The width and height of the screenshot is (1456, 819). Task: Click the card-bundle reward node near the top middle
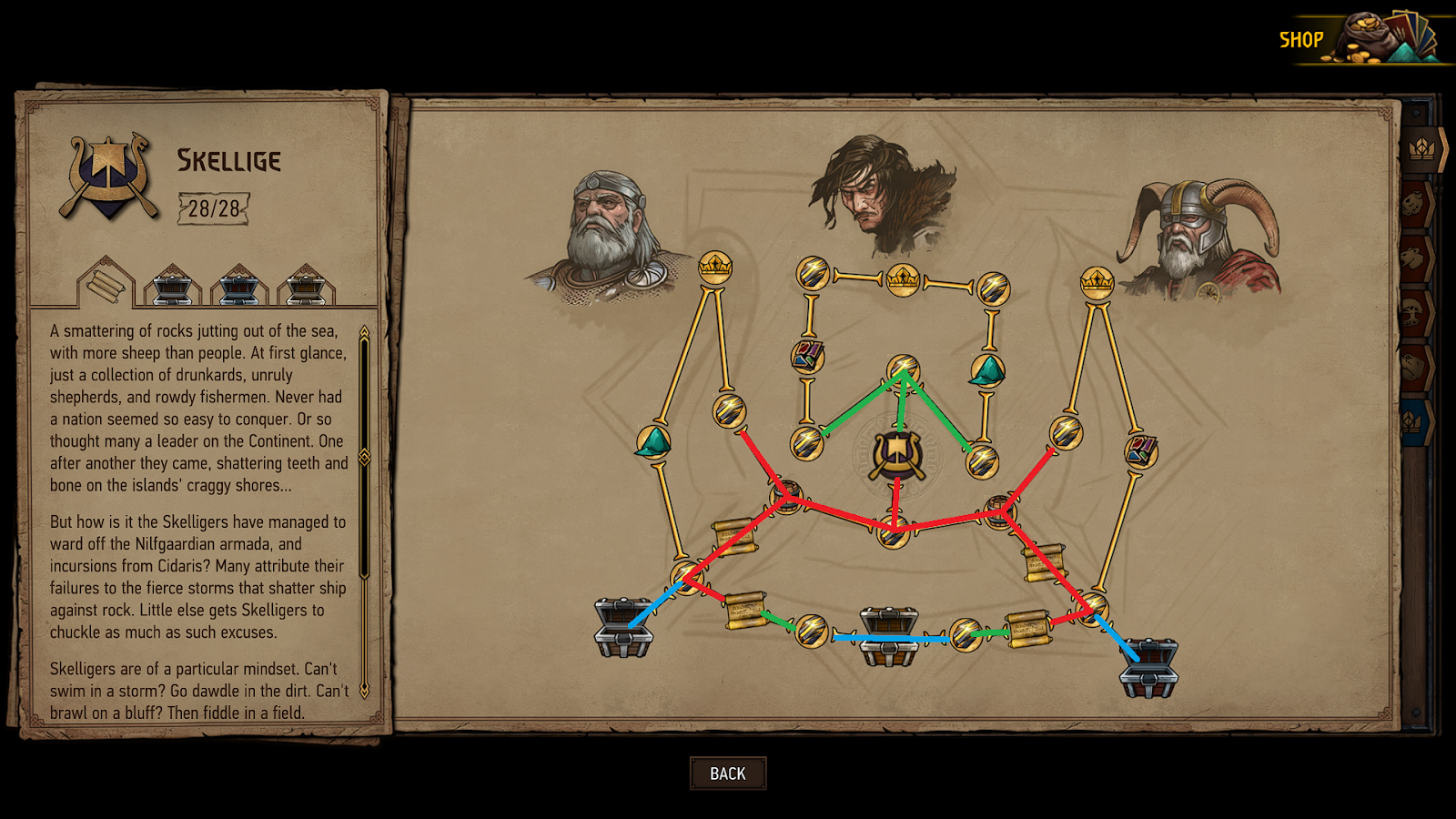tap(806, 355)
